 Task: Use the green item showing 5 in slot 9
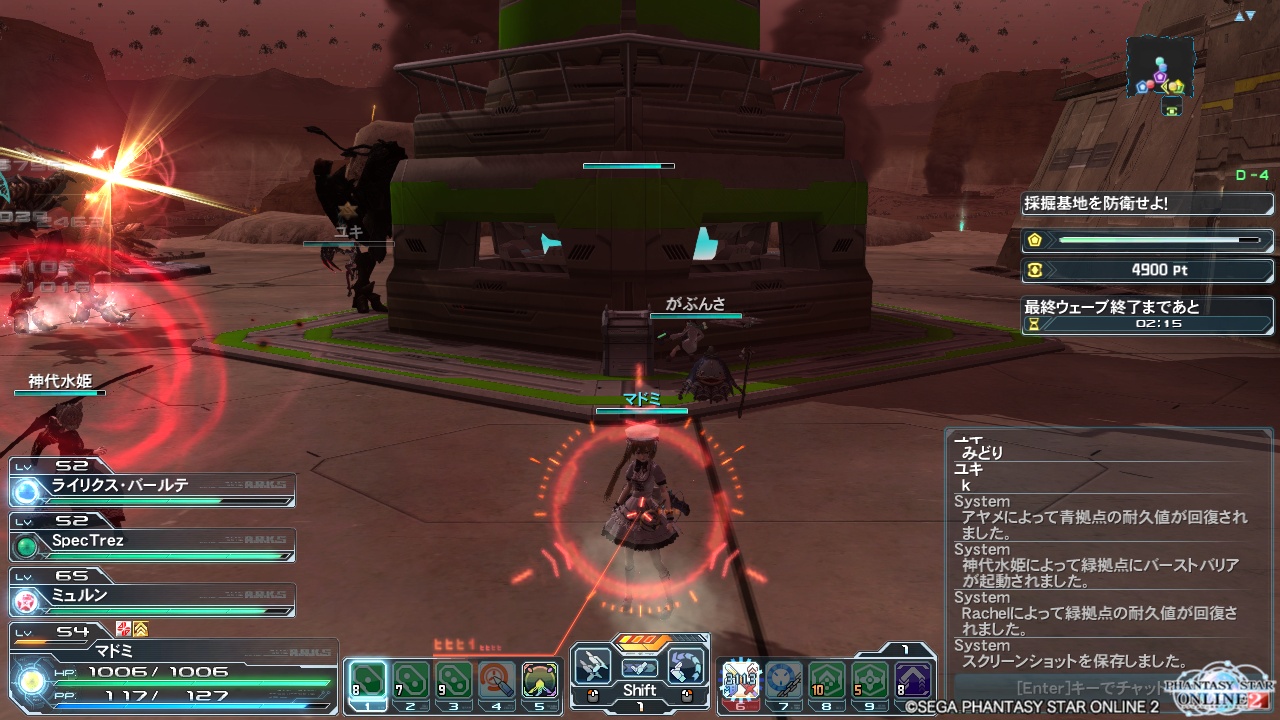(x=870, y=682)
